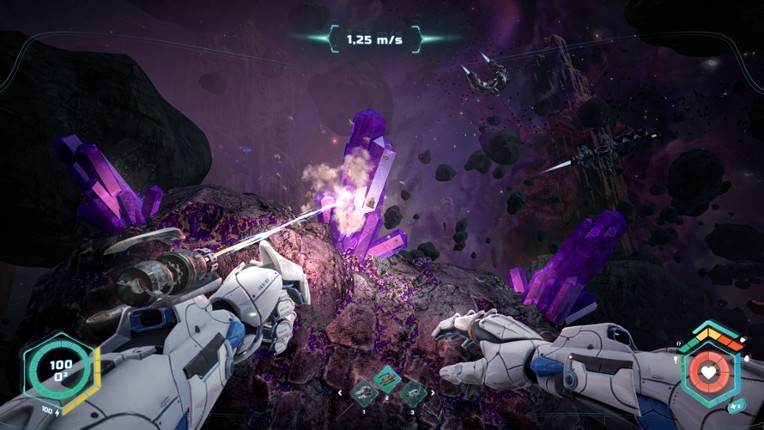The width and height of the screenshot is (764, 430).
Task: Cycle tools with the right arrow
Action: point(432,393)
